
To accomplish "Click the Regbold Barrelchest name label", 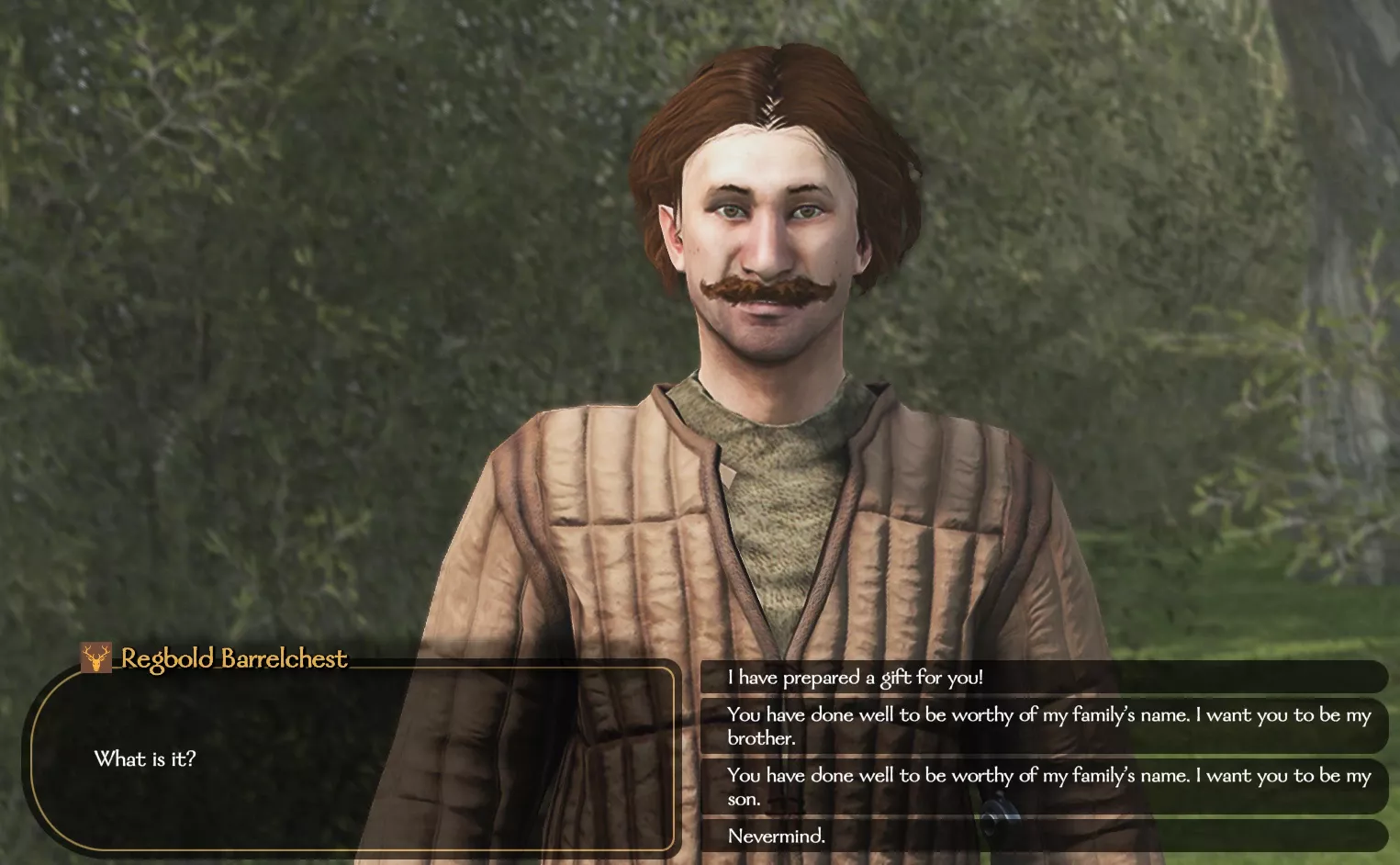I will point(234,658).
